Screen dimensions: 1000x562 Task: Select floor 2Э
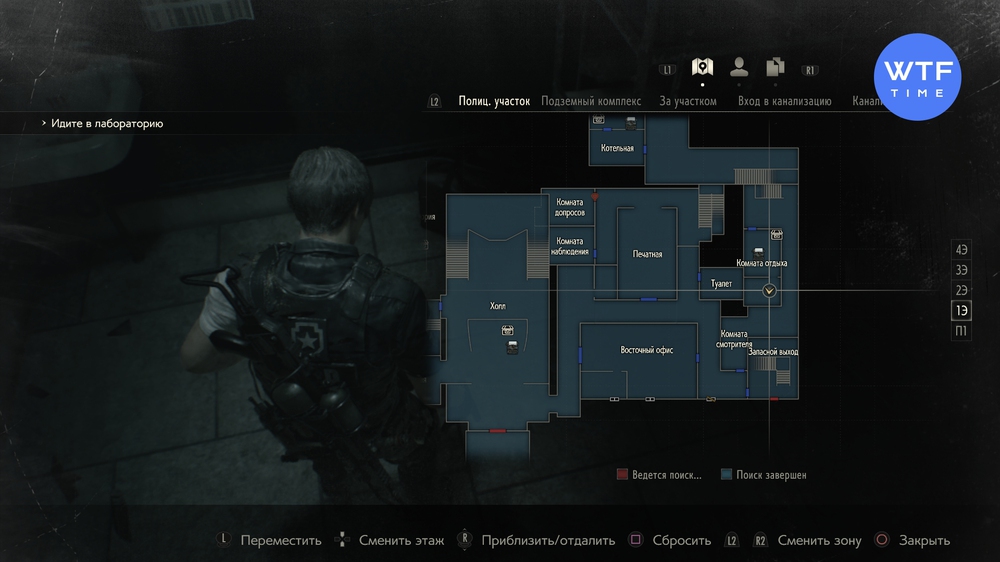click(x=962, y=290)
